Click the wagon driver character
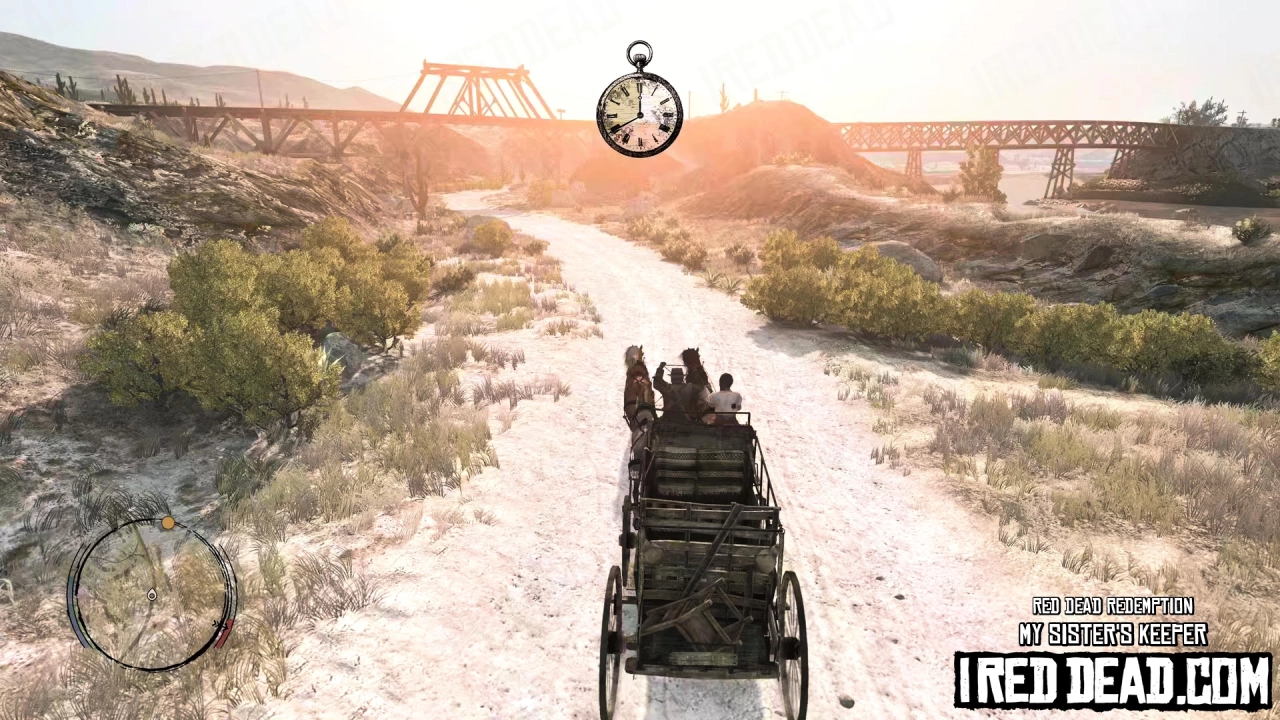Image resolution: width=1280 pixels, height=720 pixels. (678, 390)
